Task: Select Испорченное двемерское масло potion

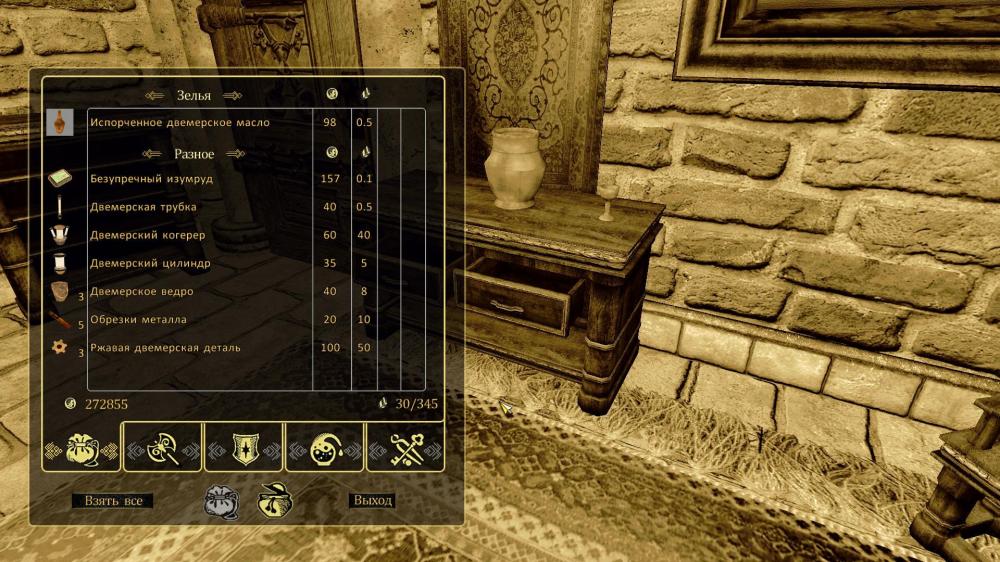Action: (x=180, y=123)
